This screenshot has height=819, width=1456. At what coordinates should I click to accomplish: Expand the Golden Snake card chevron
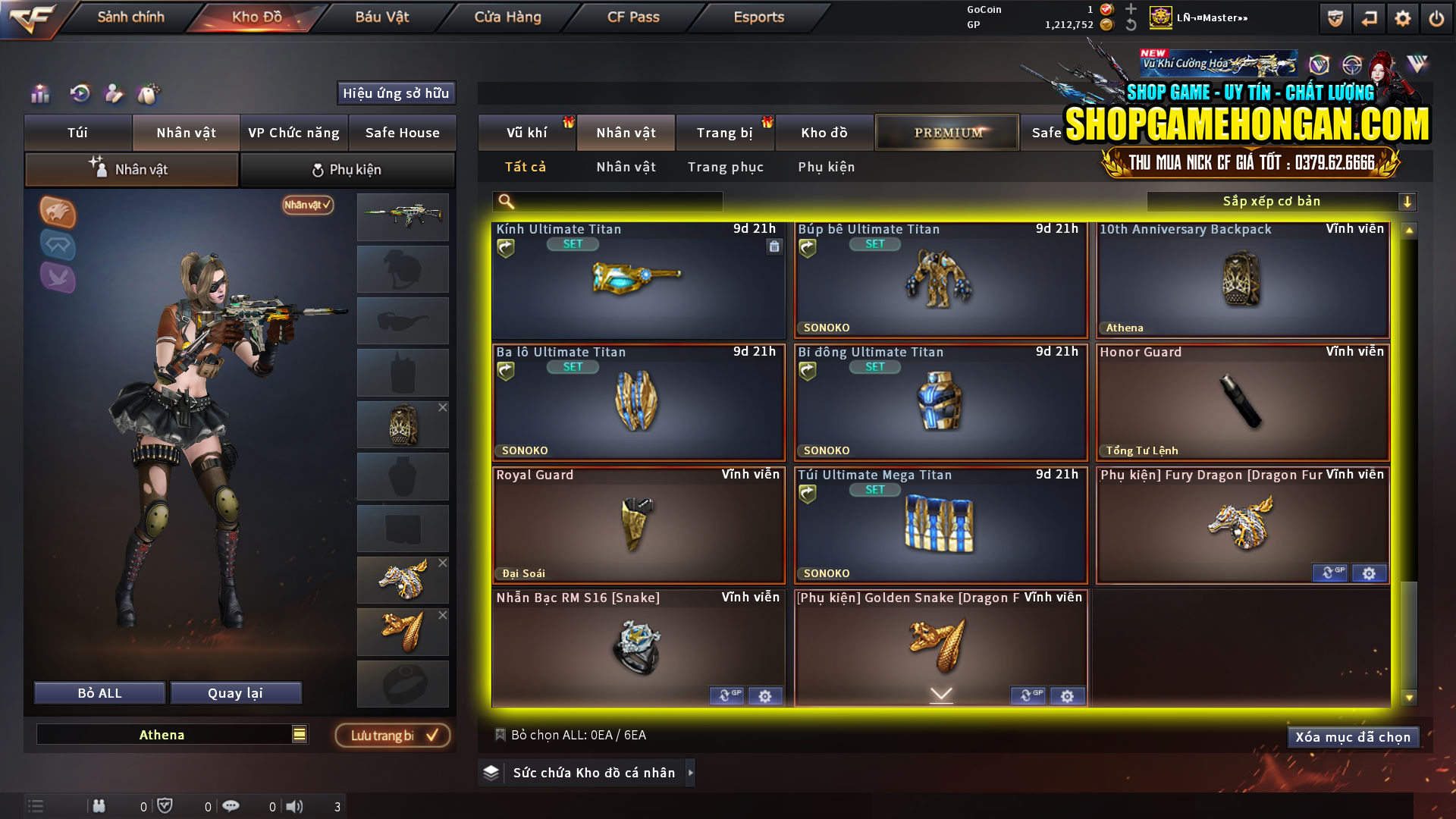coord(940,694)
